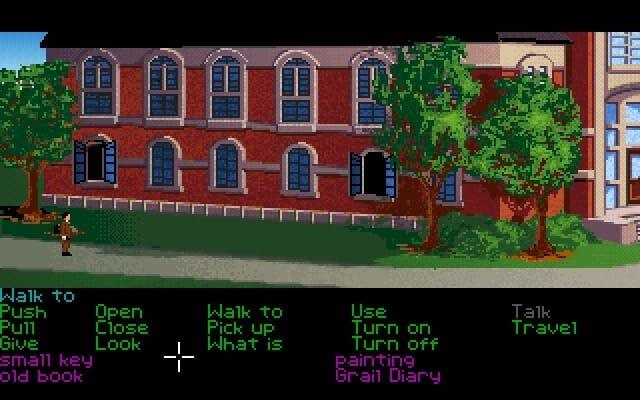Click the Look verb
The width and height of the screenshot is (640, 400).
(x=118, y=344)
